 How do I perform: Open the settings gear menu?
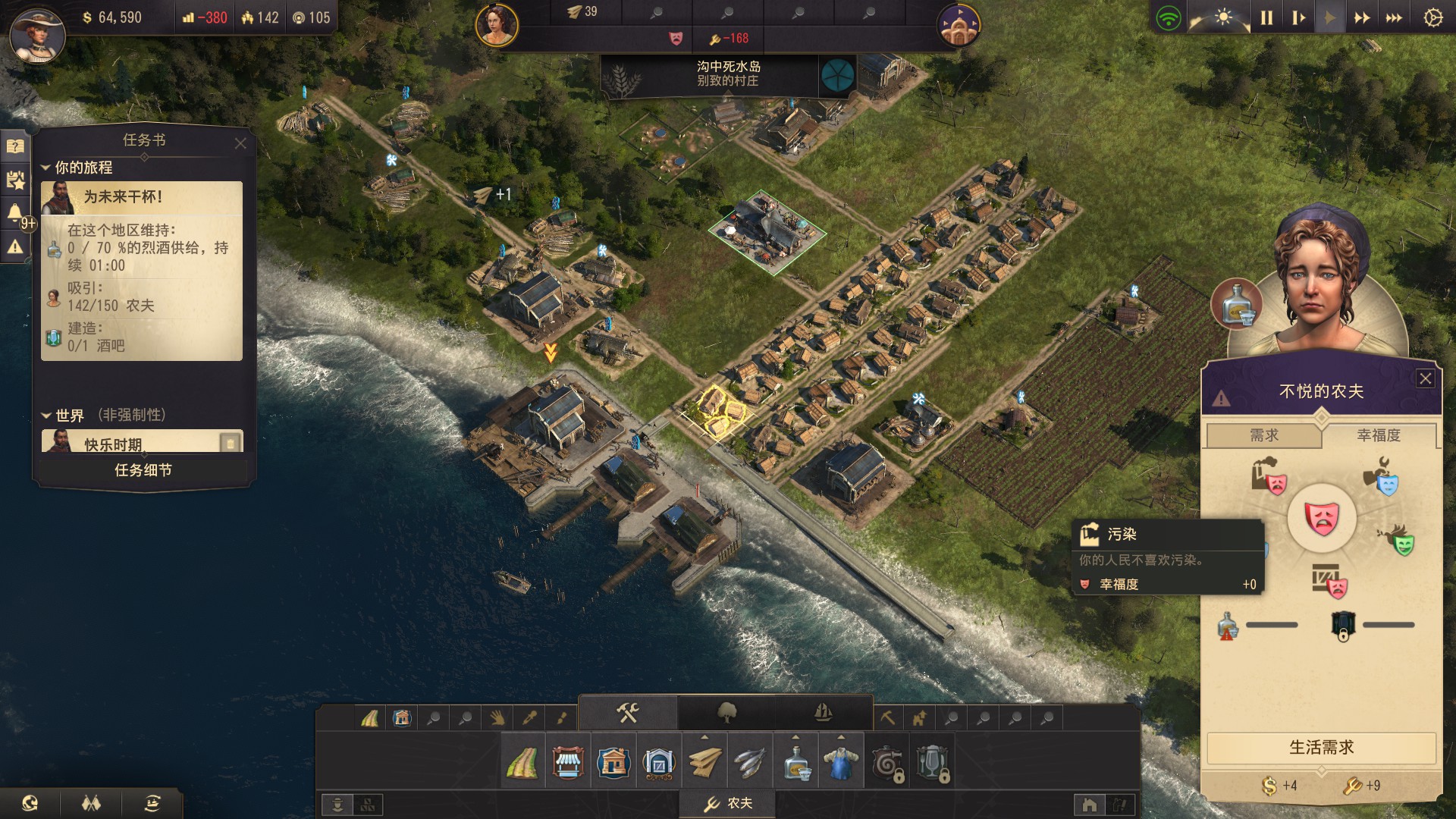coord(1432,17)
